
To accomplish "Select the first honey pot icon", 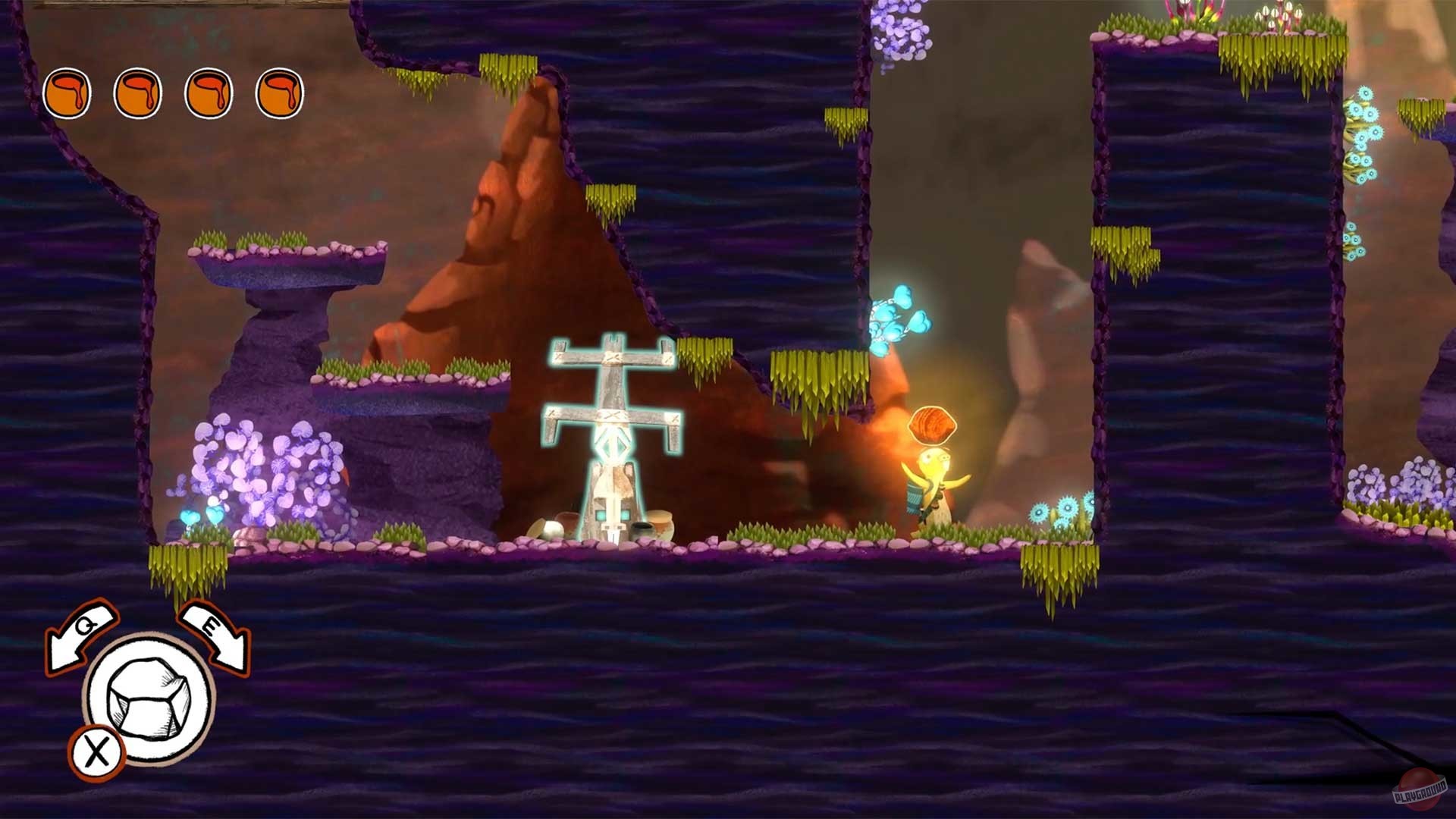I will coord(68,93).
